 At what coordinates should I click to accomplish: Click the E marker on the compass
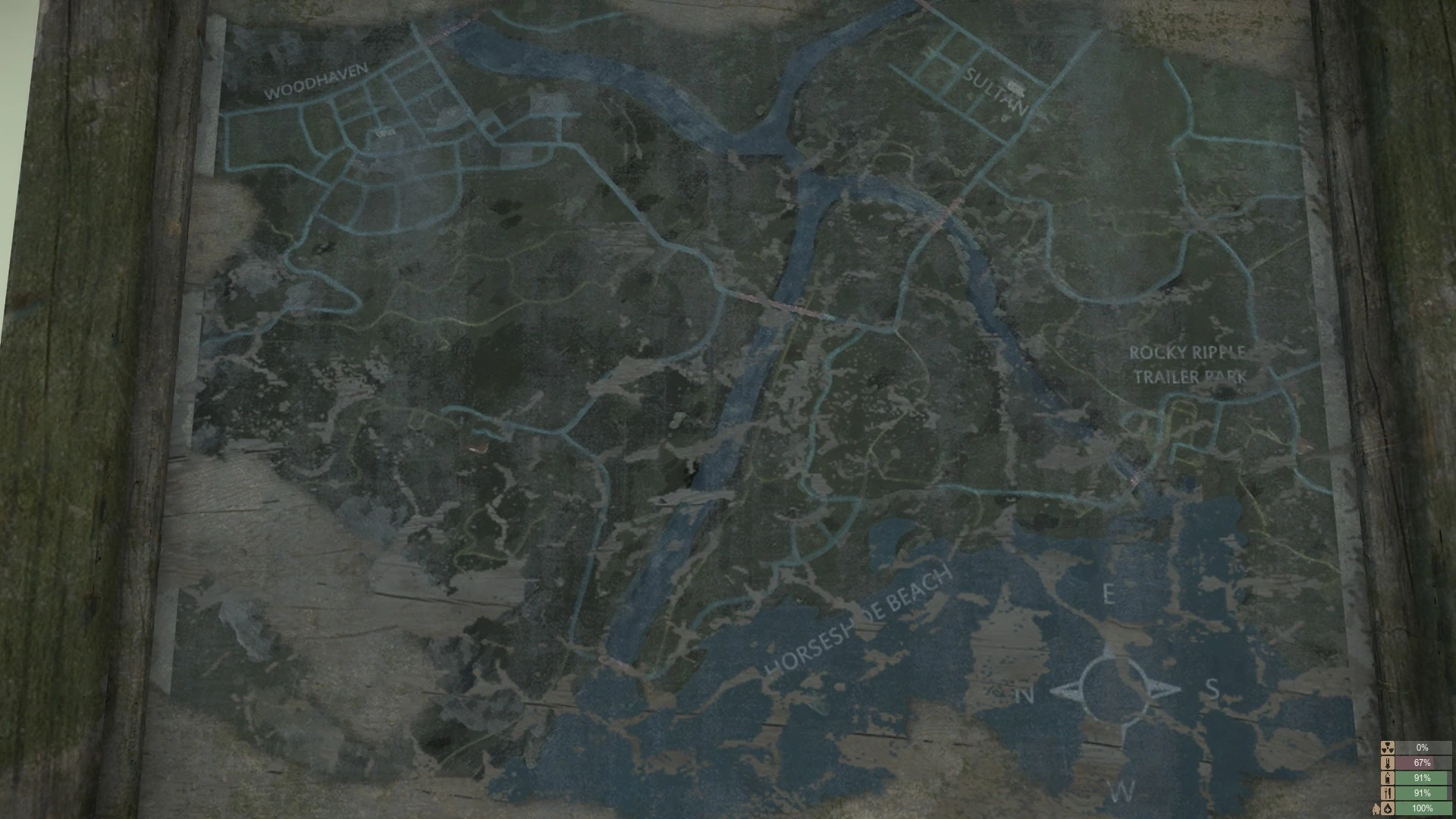(x=1109, y=595)
